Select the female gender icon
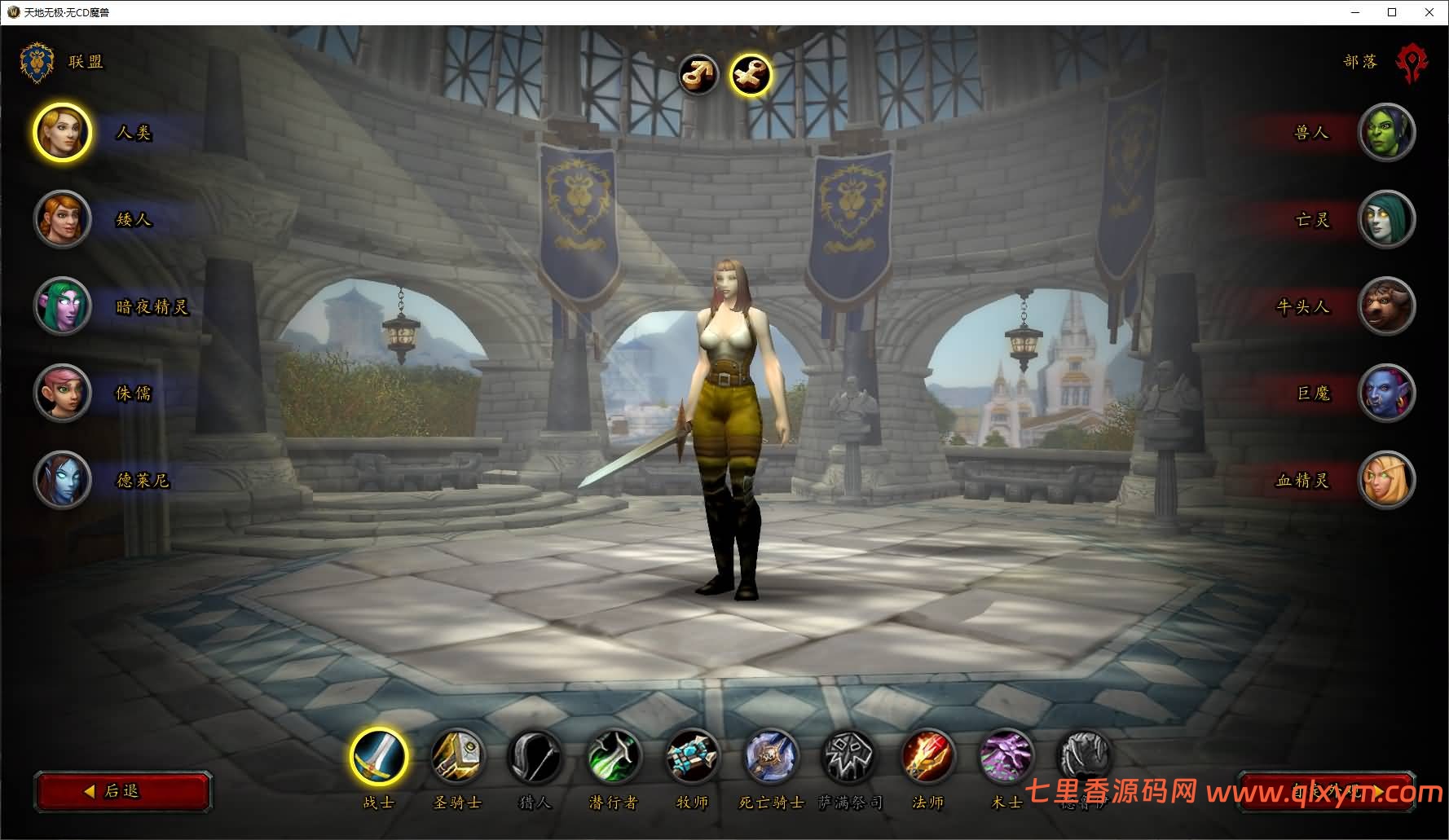Image resolution: width=1449 pixels, height=840 pixels. click(750, 75)
